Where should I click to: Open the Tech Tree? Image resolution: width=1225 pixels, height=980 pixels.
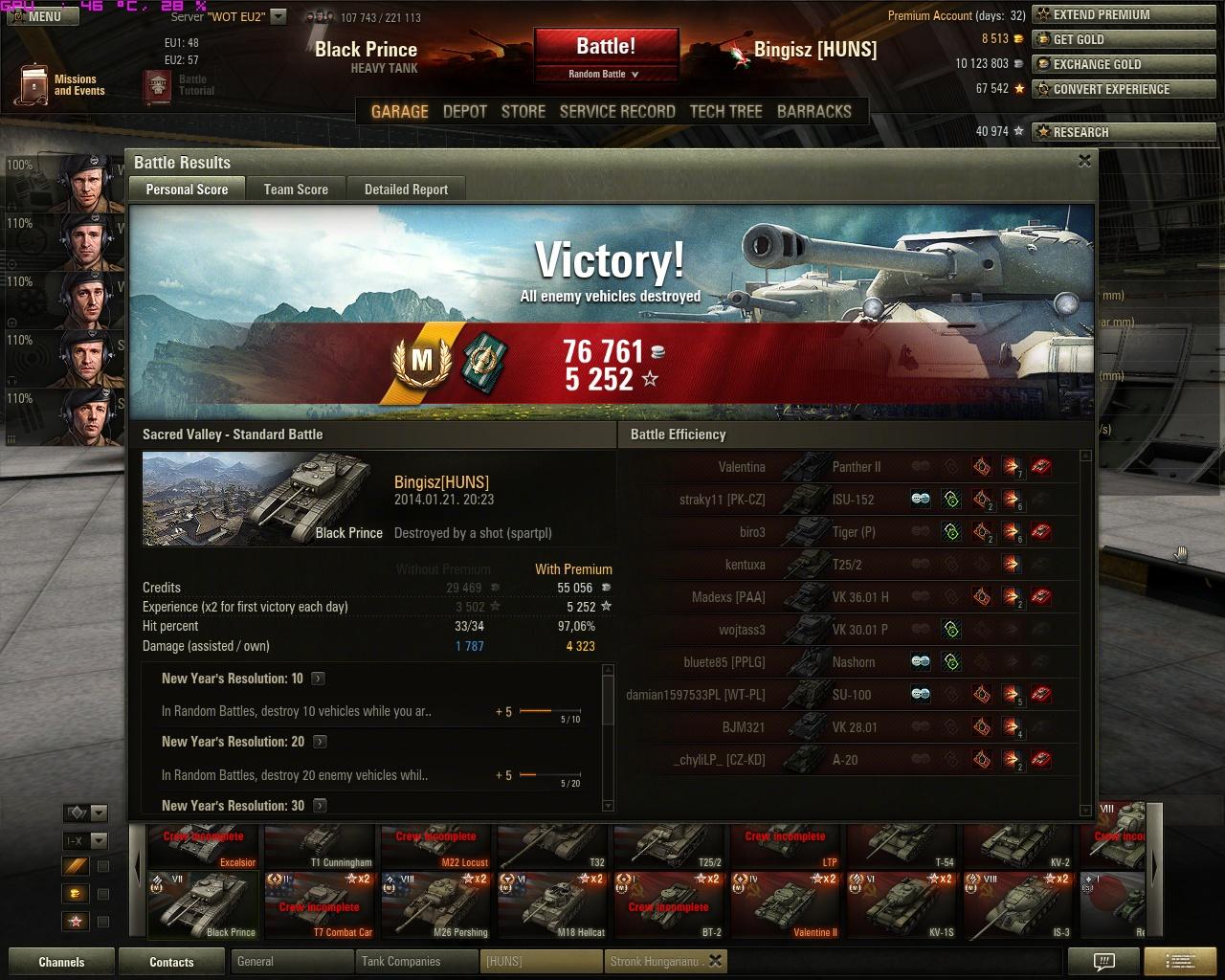click(725, 111)
